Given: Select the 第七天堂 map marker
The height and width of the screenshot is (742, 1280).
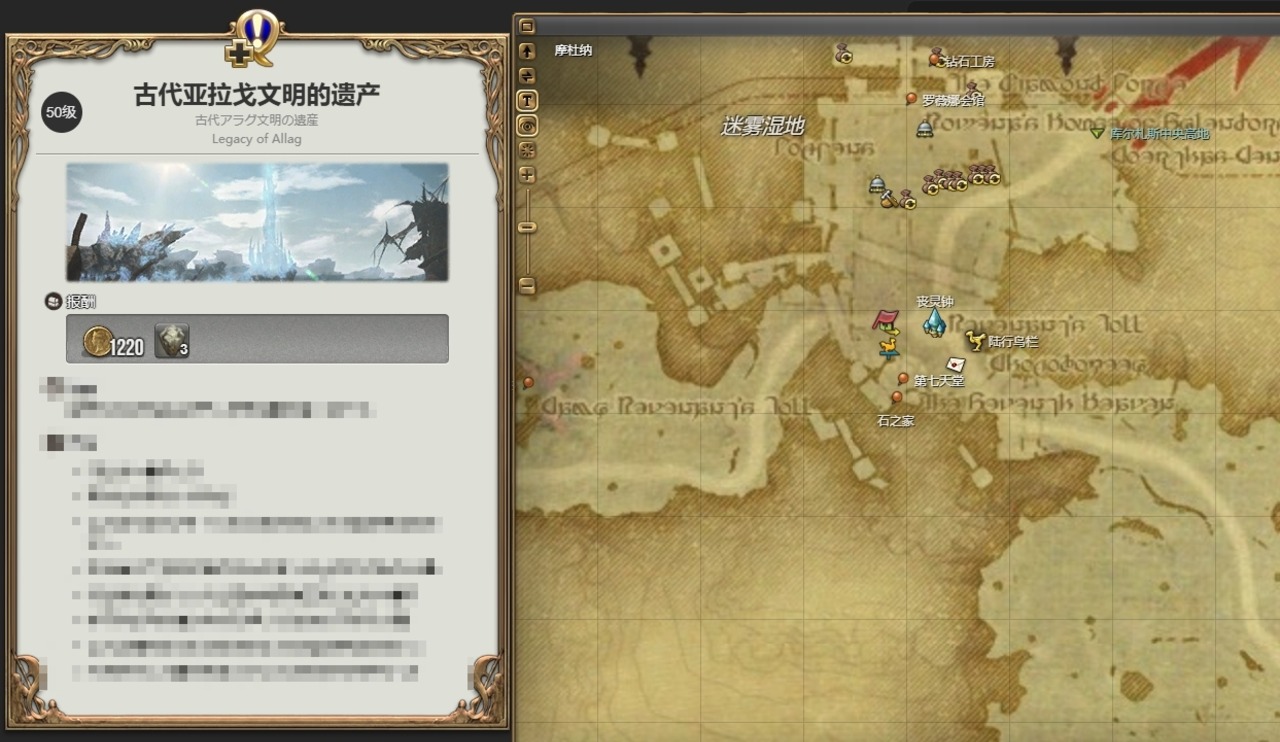Looking at the screenshot, I should click(903, 379).
